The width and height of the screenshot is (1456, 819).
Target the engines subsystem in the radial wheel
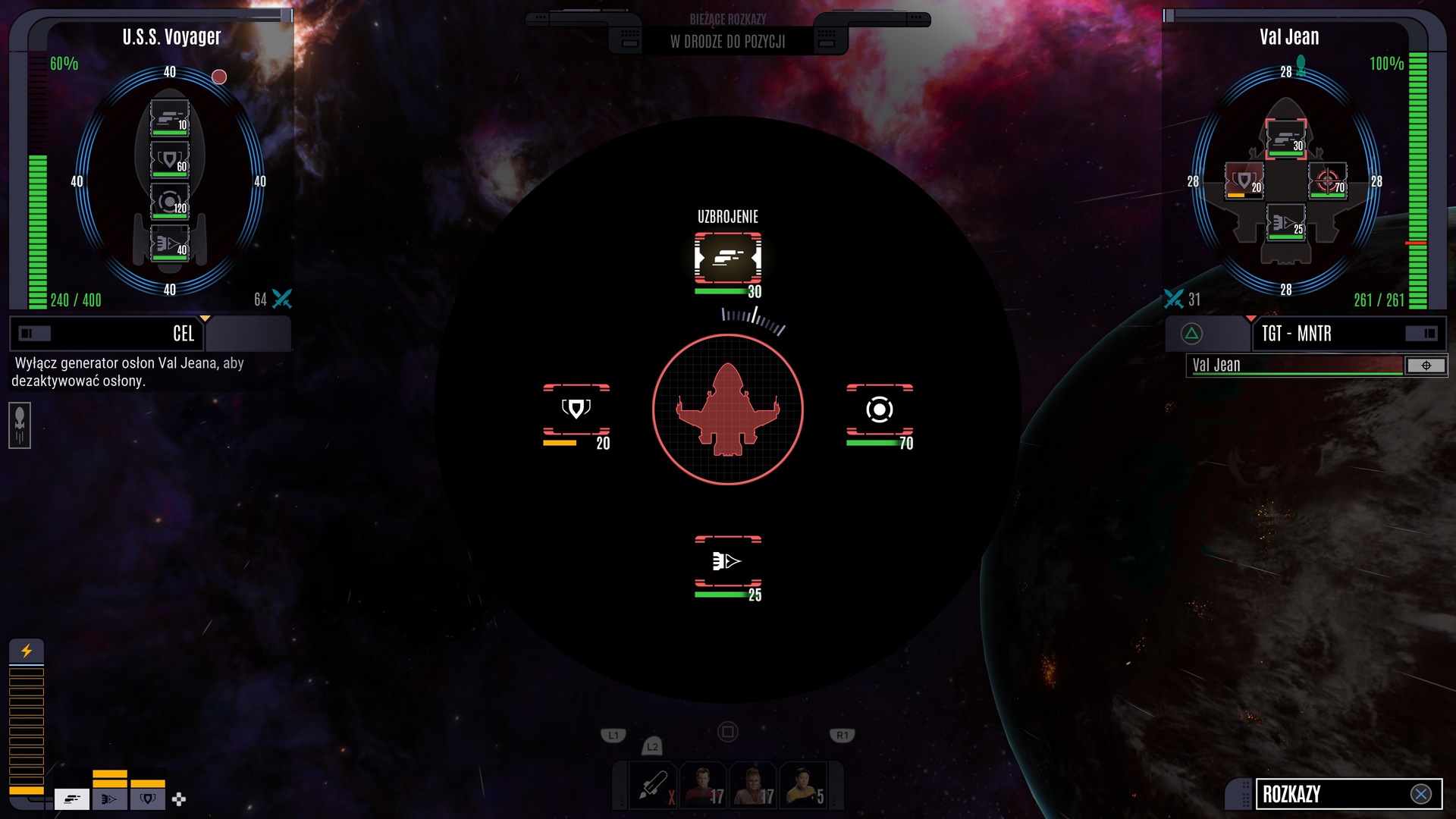[727, 561]
